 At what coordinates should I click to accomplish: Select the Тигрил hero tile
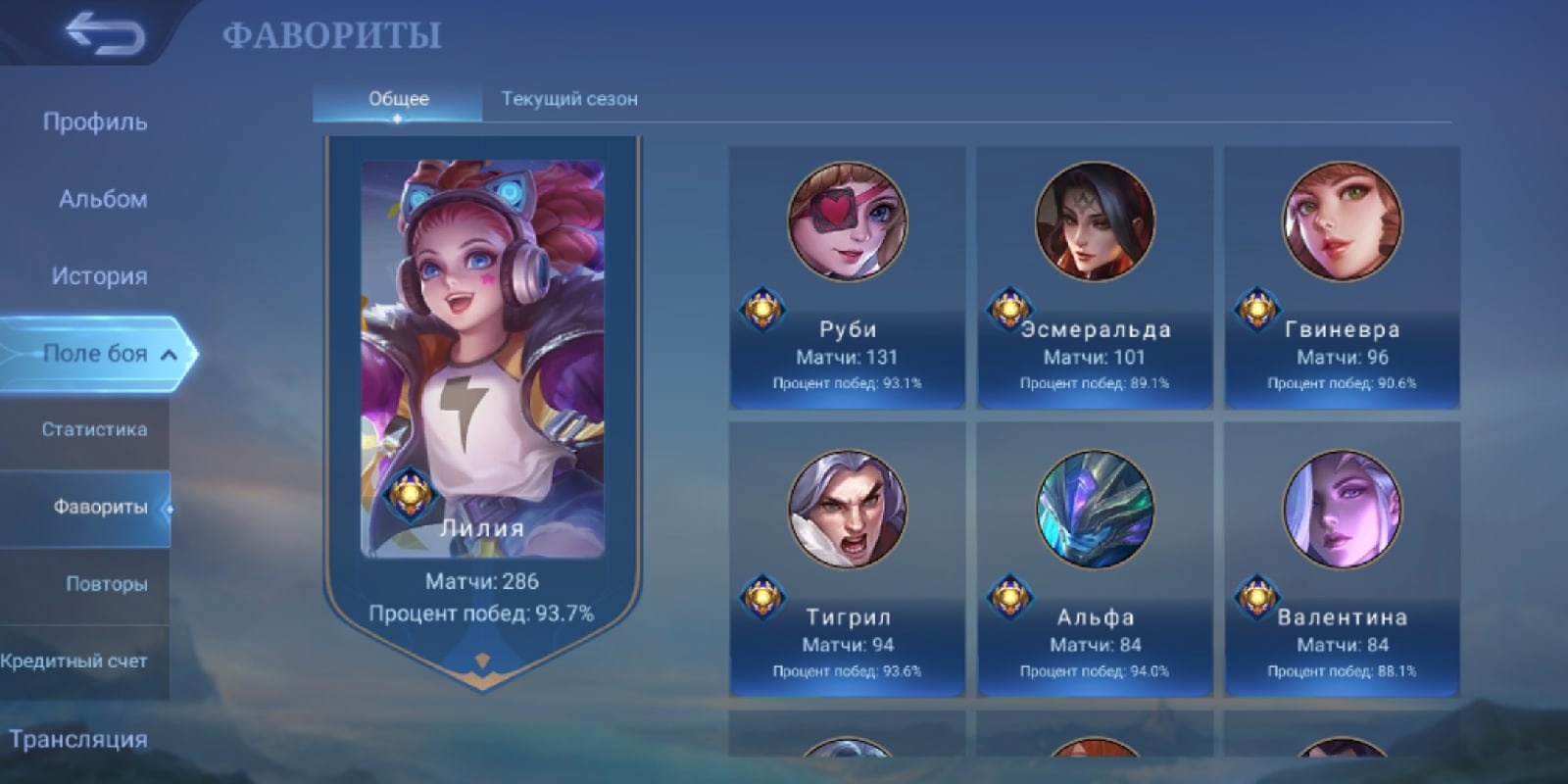[848, 561]
